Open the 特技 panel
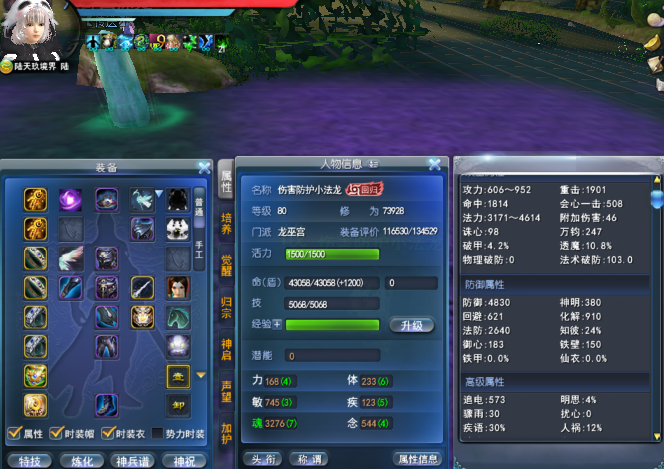This screenshot has height=469, width=664. tap(29, 461)
